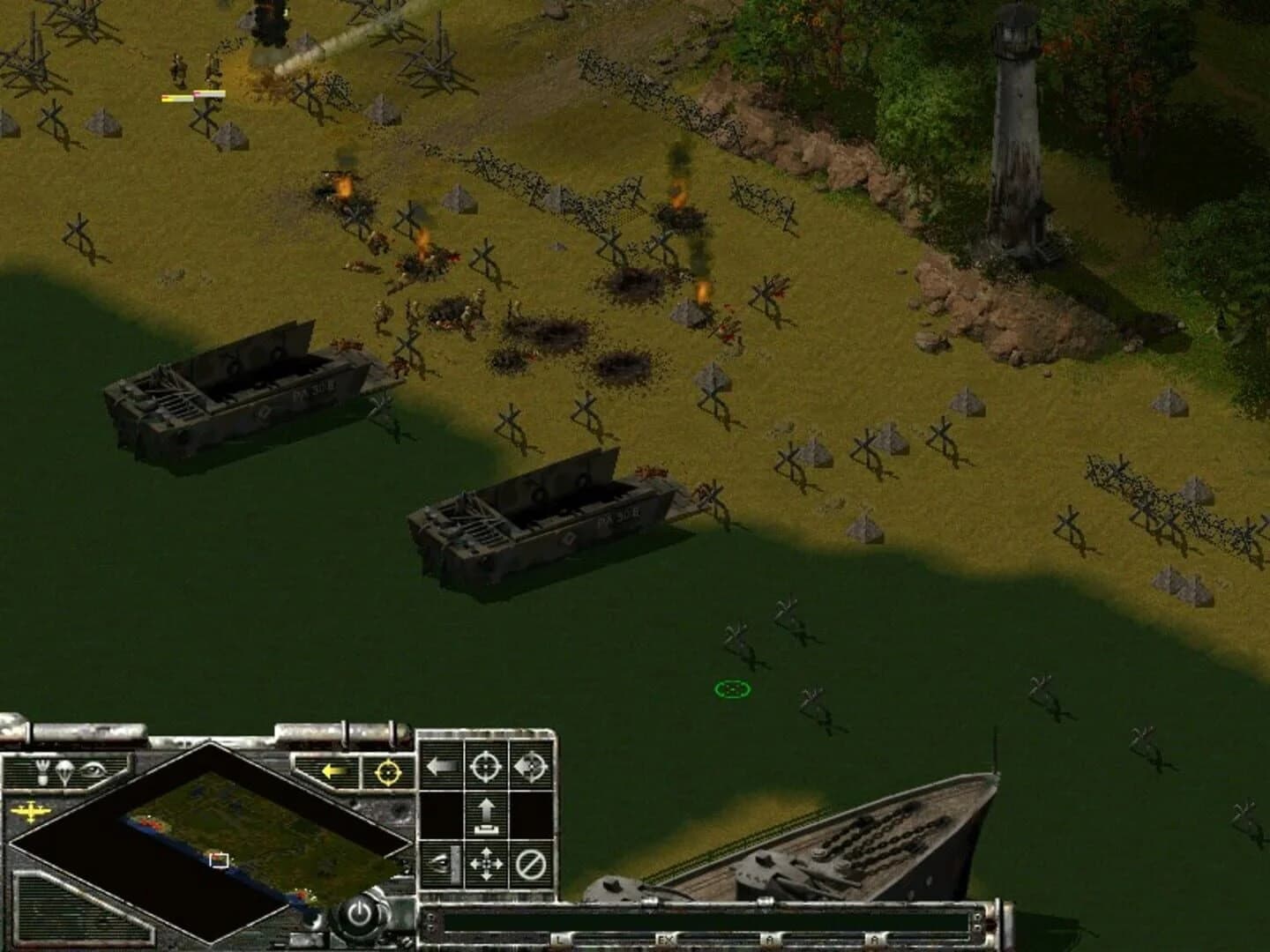Click the unload cargo command icon
1270x952 pixels.
click(485, 814)
